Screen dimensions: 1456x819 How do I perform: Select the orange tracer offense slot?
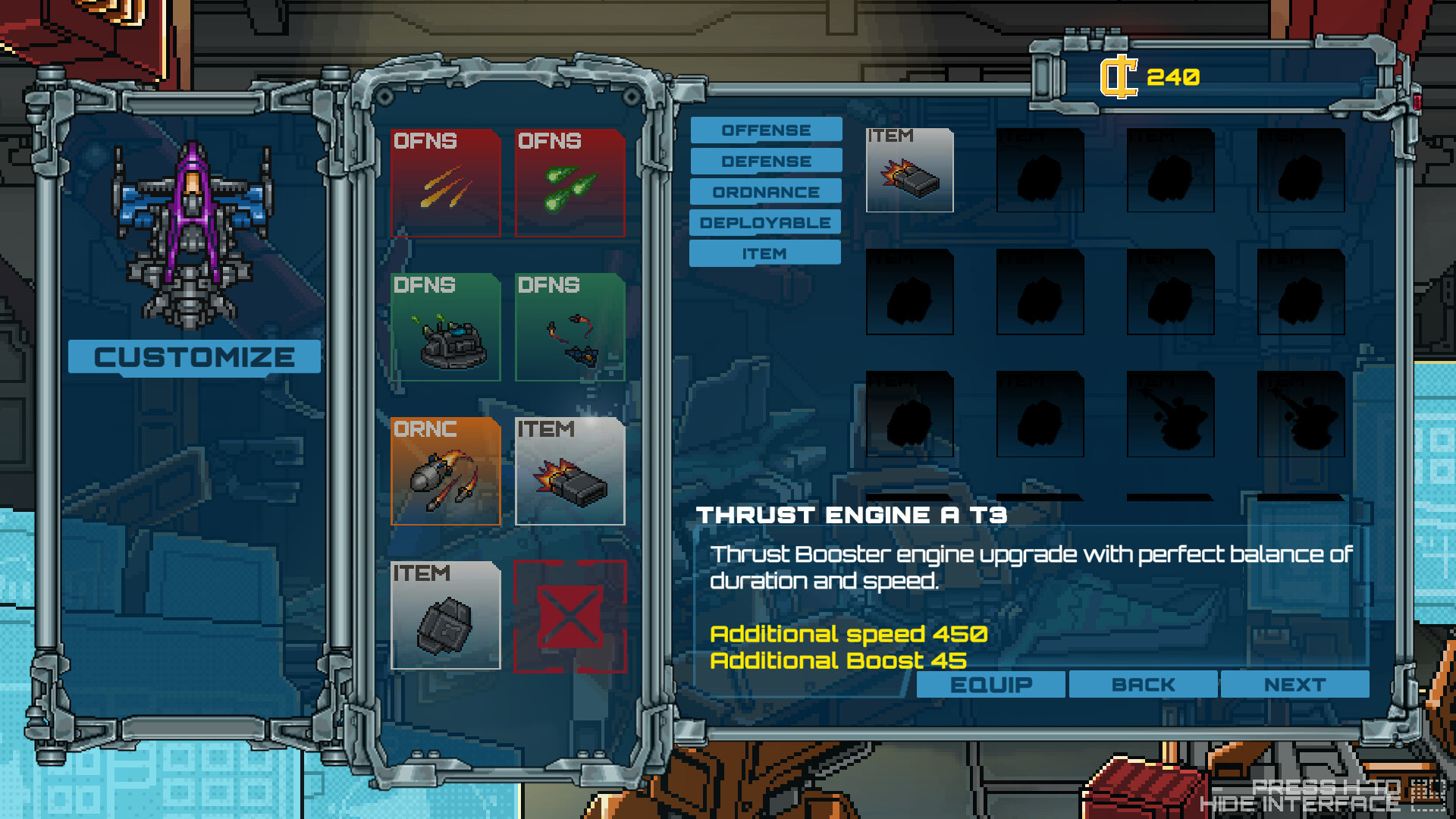click(x=445, y=183)
